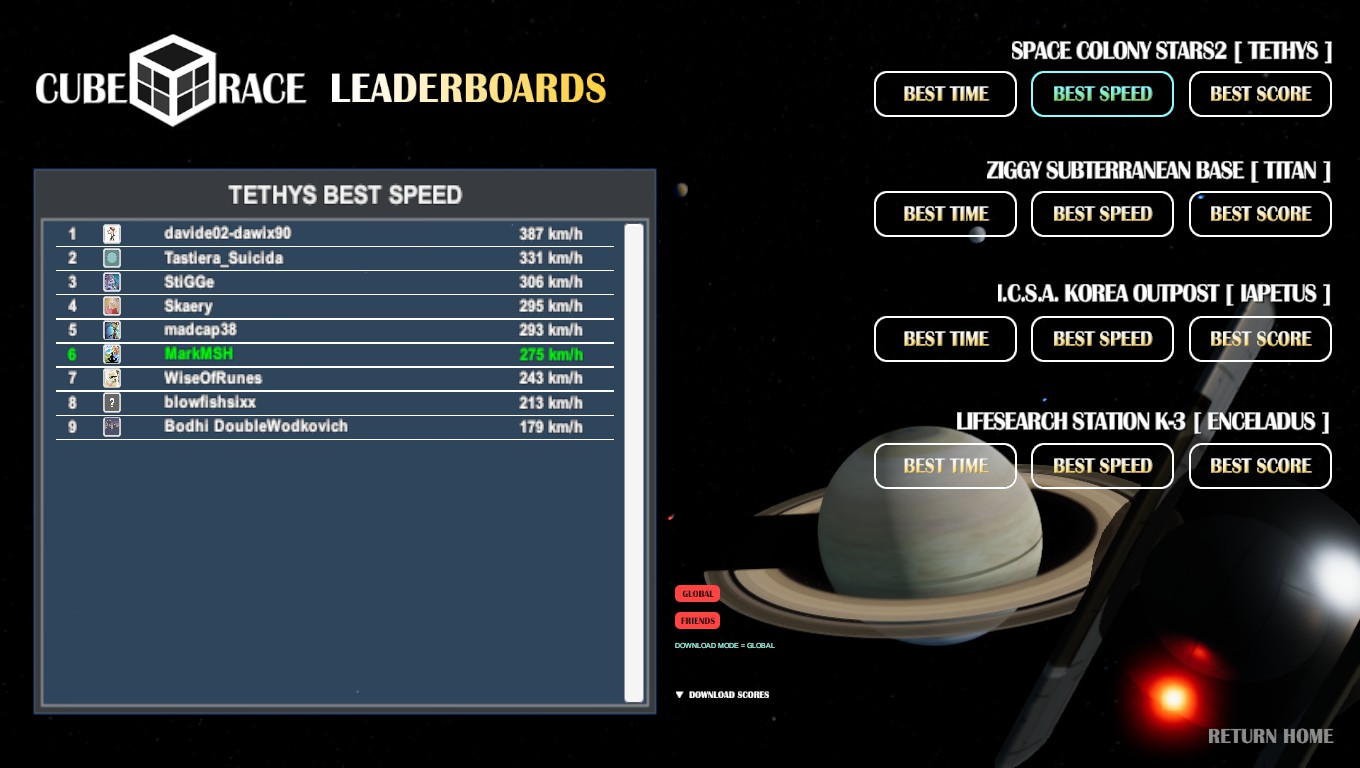This screenshot has height=768, width=1360.
Task: Show Iapetus Best Time leaderboard
Action: point(945,339)
